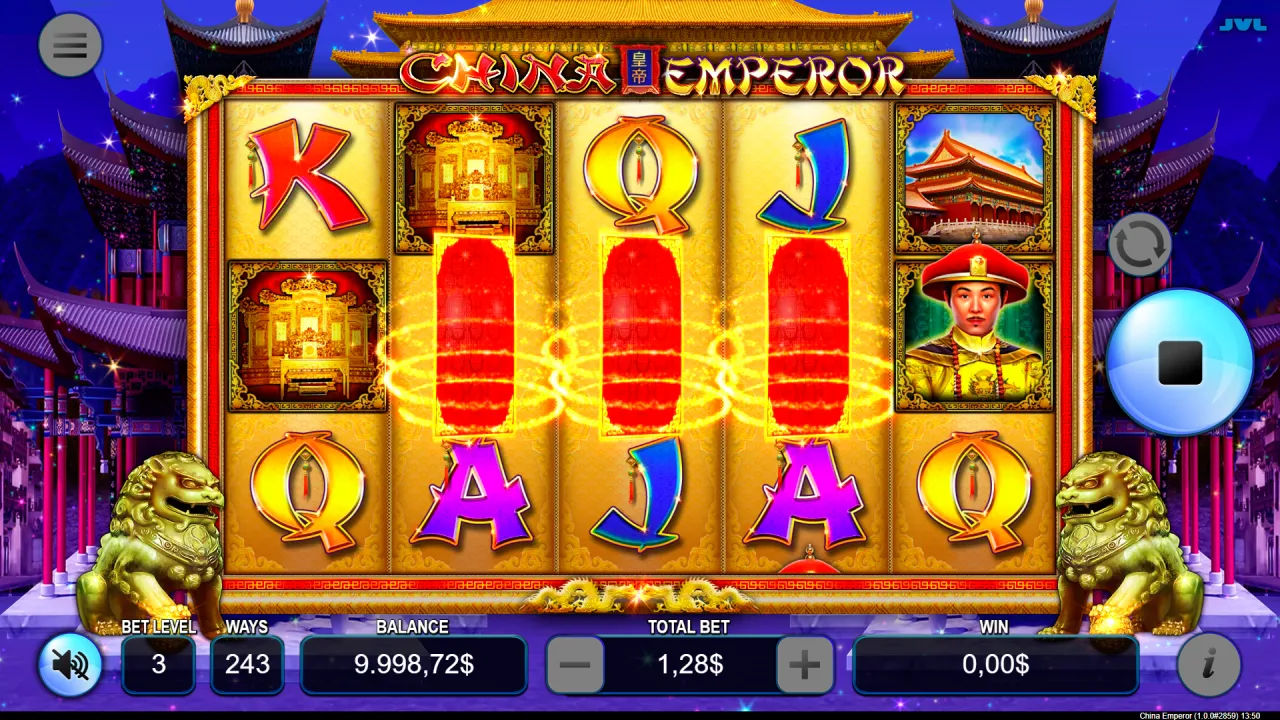Click the BET LEVEL value box showing 3
This screenshot has width=1280, height=720.
pyautogui.click(x=158, y=663)
